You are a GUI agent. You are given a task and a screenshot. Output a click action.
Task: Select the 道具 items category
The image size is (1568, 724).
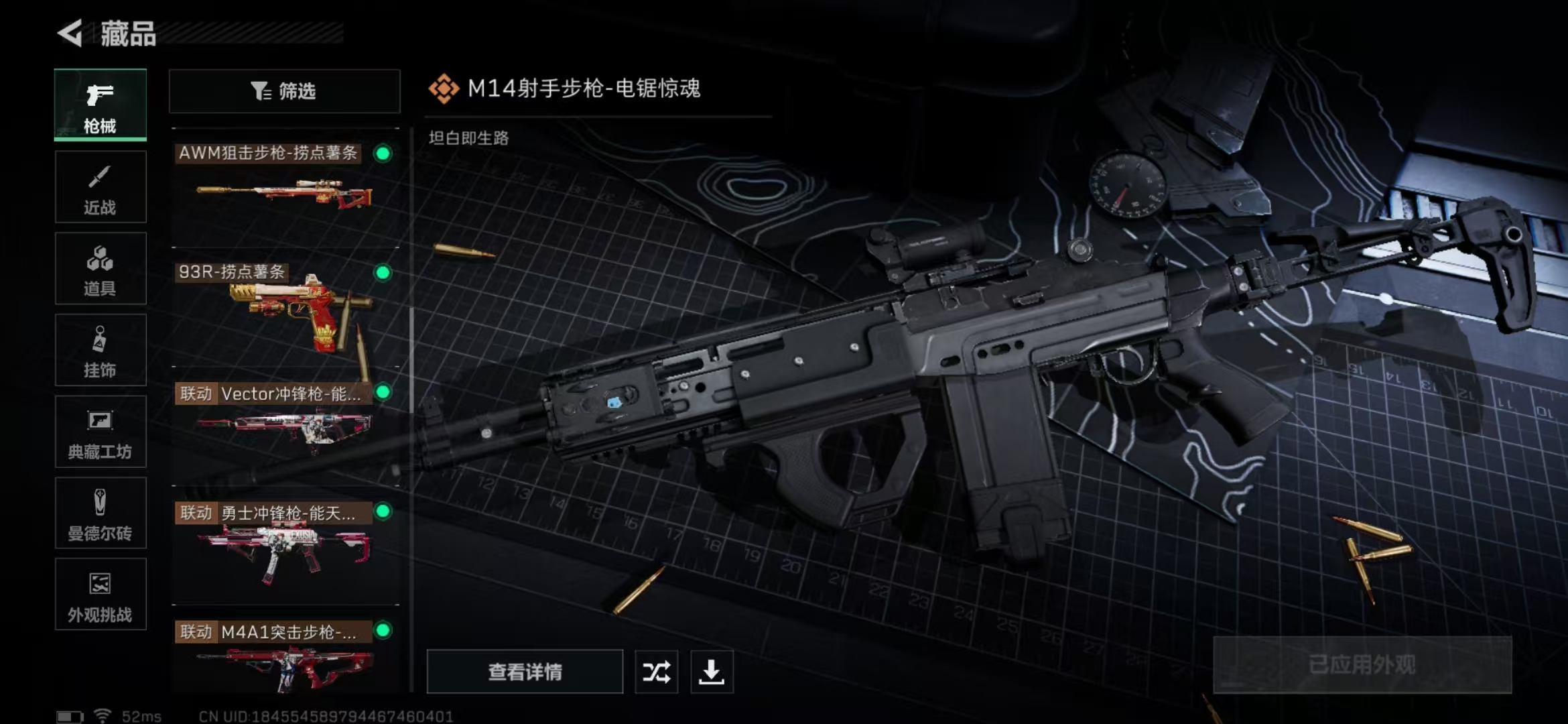coord(101,269)
